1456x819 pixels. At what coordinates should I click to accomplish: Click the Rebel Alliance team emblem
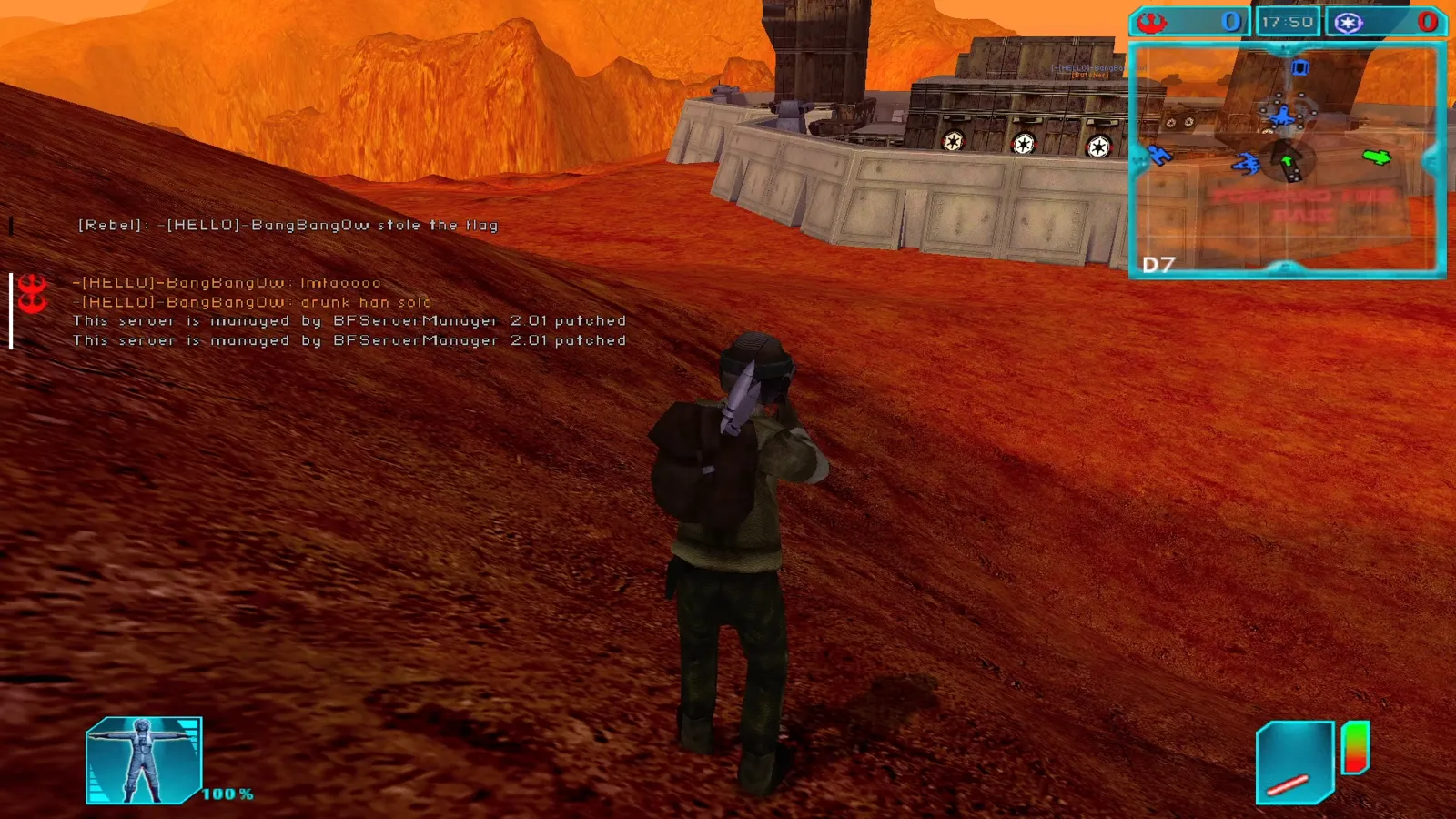point(1153,22)
